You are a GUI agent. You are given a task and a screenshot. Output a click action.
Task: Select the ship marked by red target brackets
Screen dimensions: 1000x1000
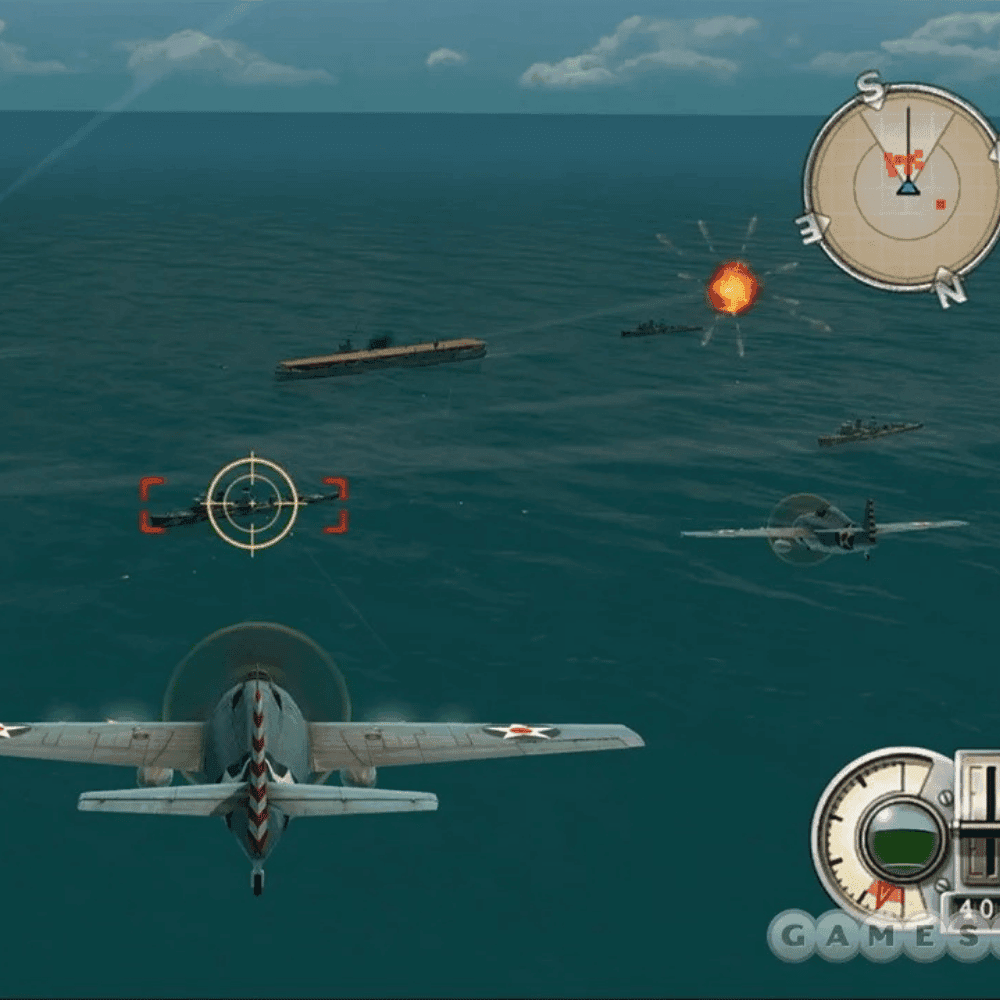click(x=245, y=505)
